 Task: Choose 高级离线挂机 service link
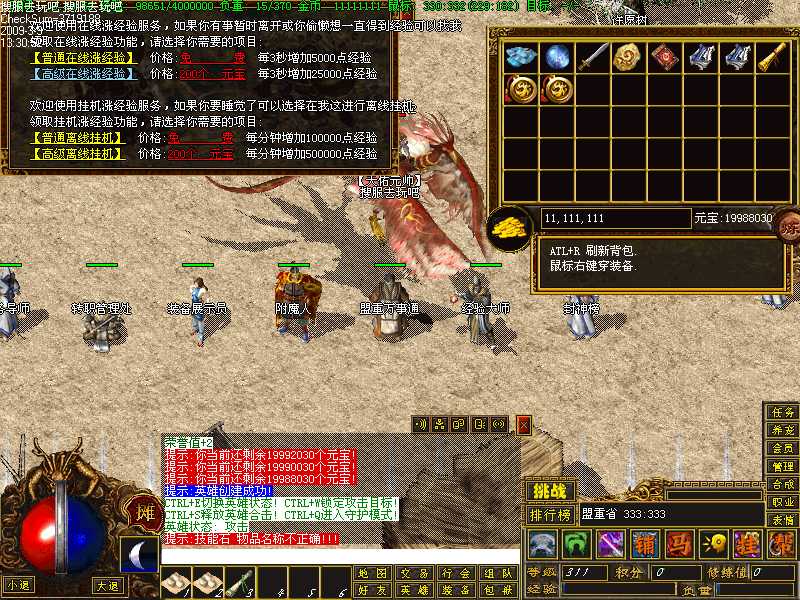point(78,154)
